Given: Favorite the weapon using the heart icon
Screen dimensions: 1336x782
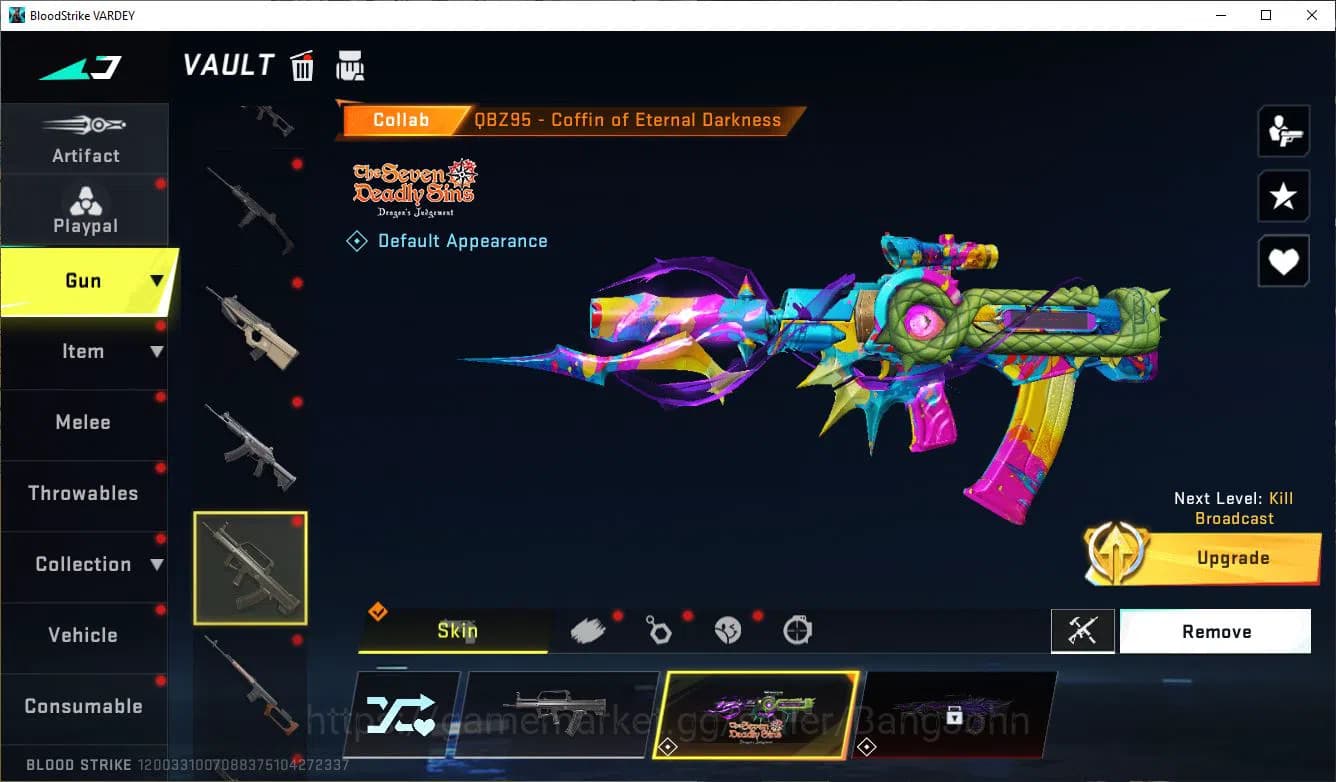Looking at the screenshot, I should click(x=1284, y=261).
